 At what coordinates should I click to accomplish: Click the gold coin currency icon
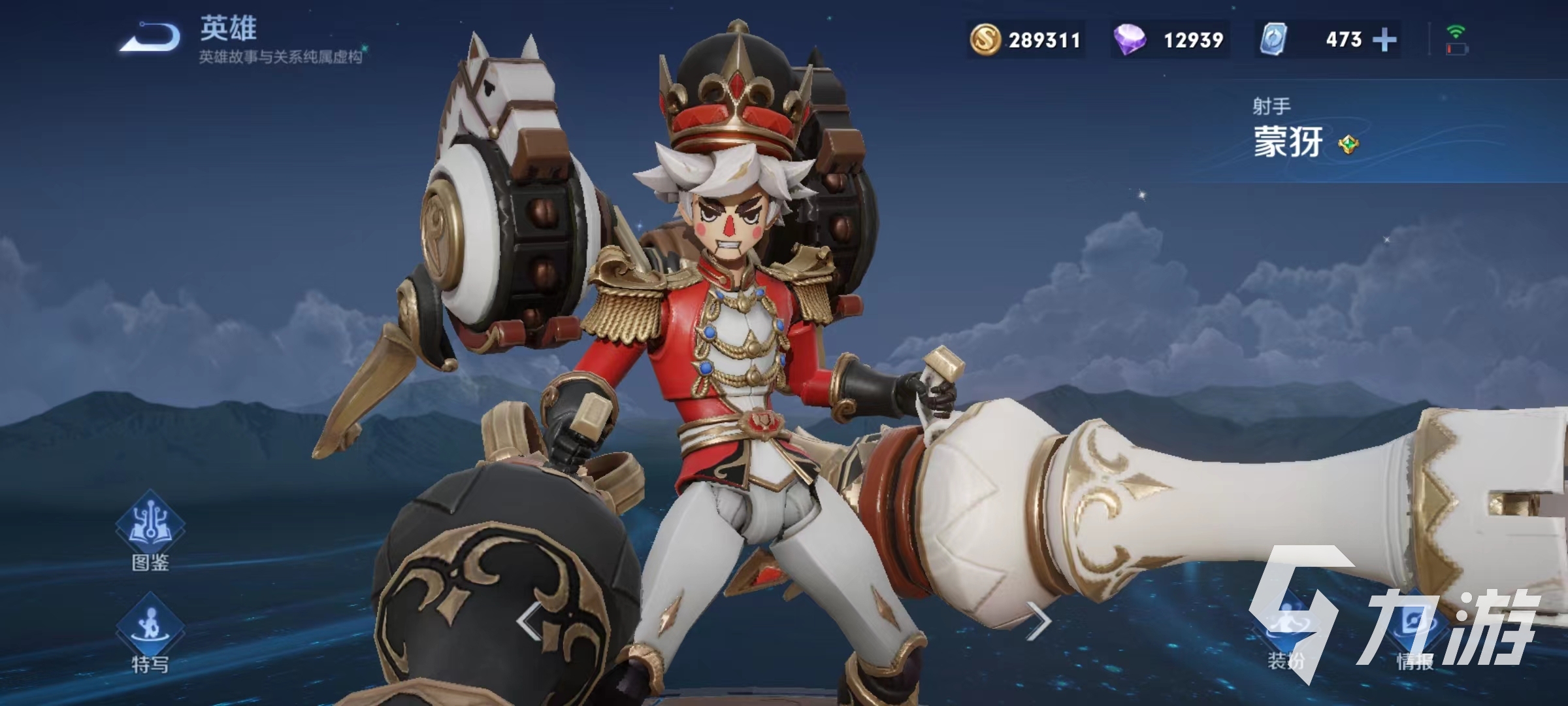click(x=985, y=40)
